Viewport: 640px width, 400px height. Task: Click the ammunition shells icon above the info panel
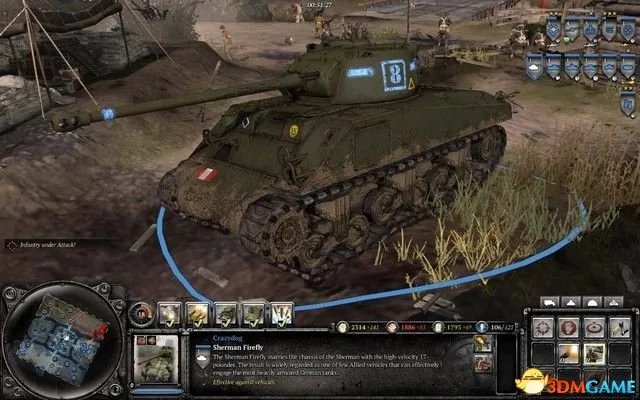tap(283, 313)
